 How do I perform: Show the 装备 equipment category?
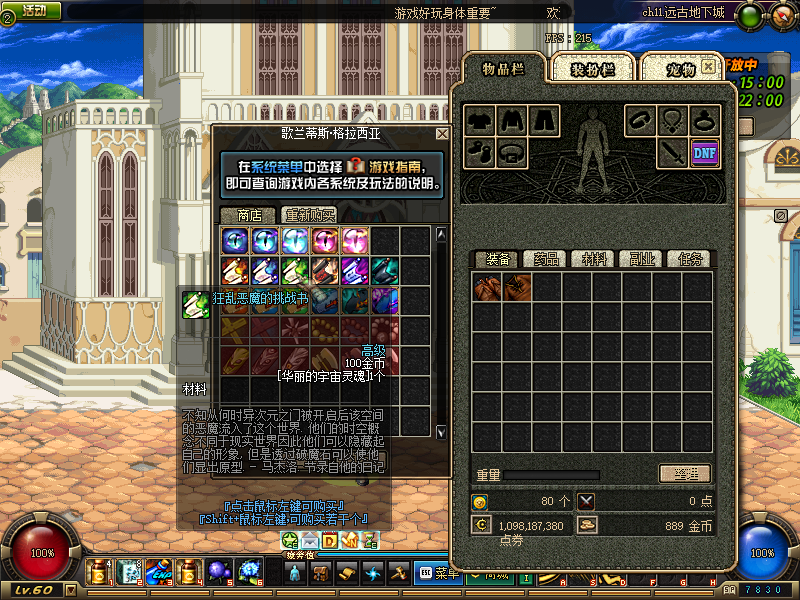click(x=496, y=259)
